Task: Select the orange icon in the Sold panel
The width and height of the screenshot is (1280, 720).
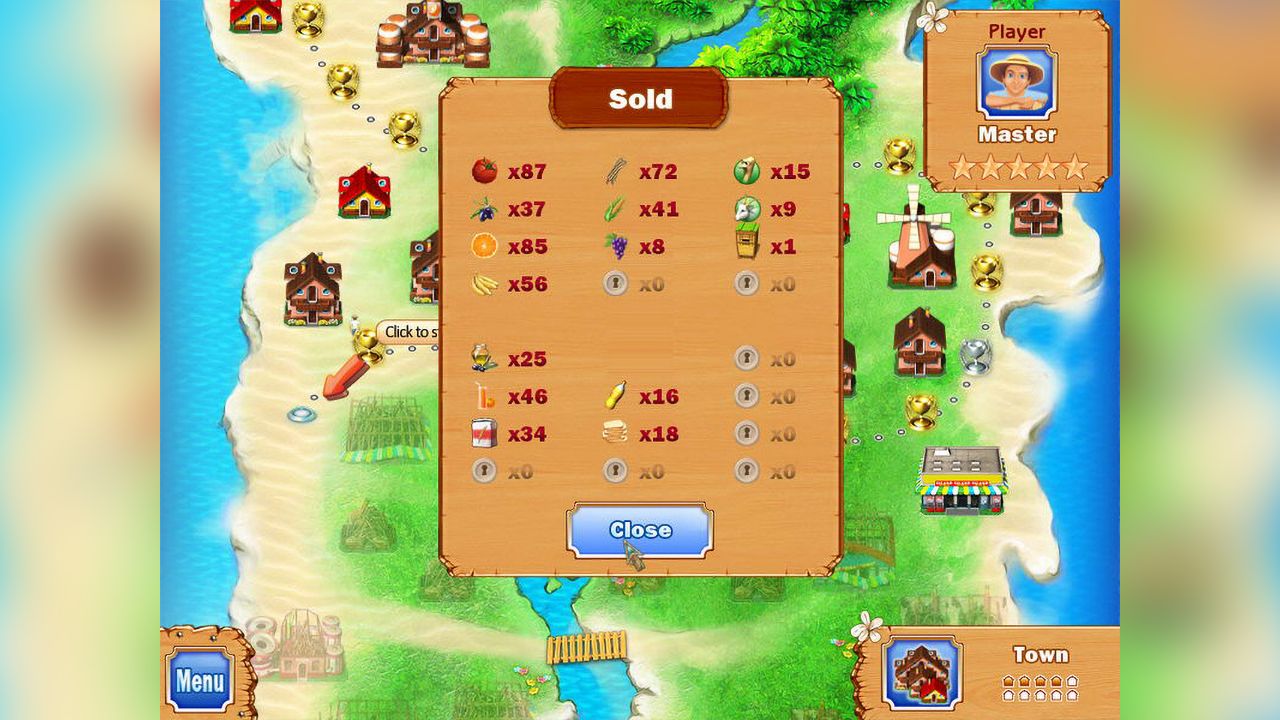Action: pos(484,246)
